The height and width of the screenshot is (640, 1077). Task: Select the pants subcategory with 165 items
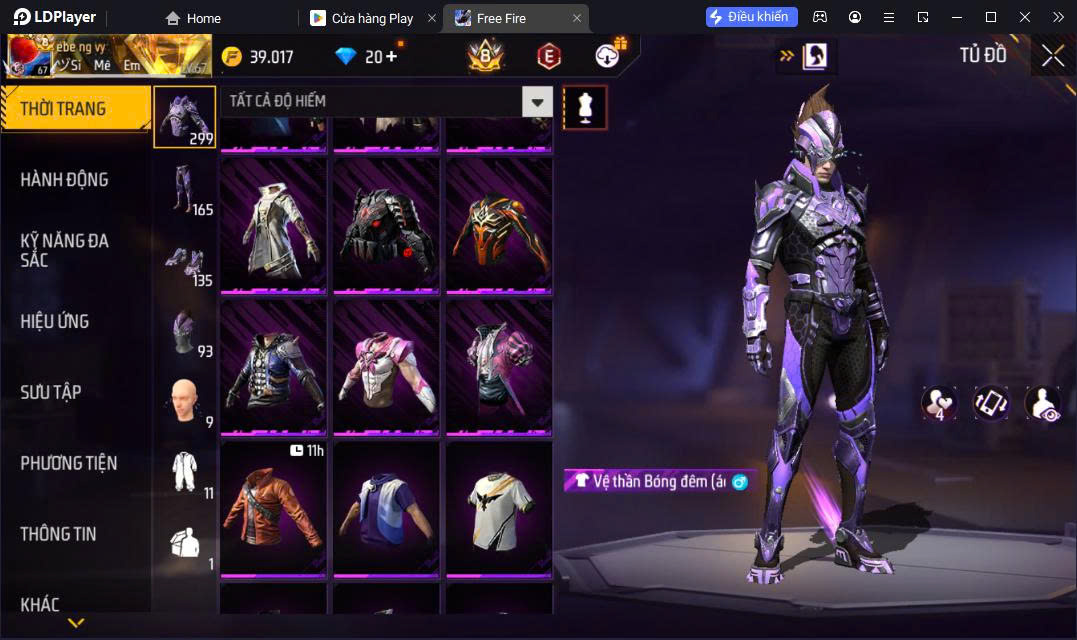[184, 189]
